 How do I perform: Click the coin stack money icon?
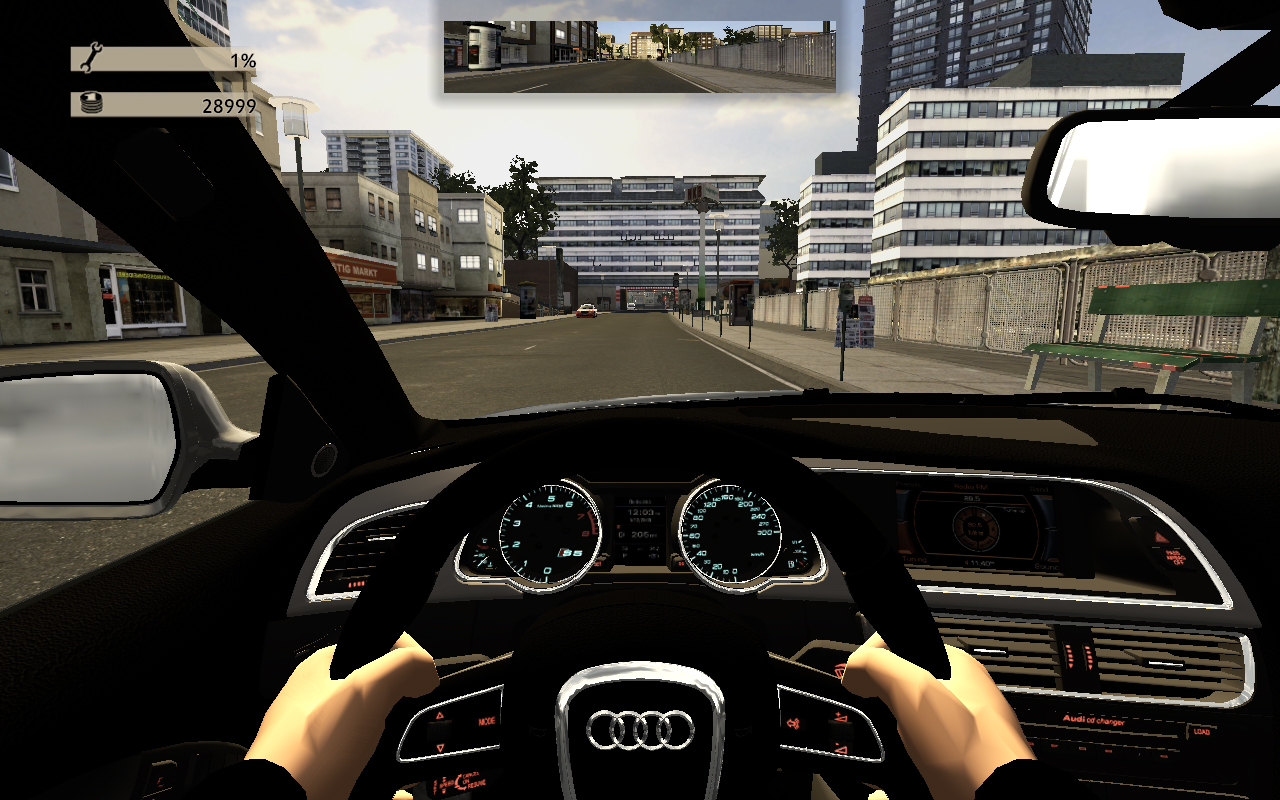pyautogui.click(x=90, y=103)
